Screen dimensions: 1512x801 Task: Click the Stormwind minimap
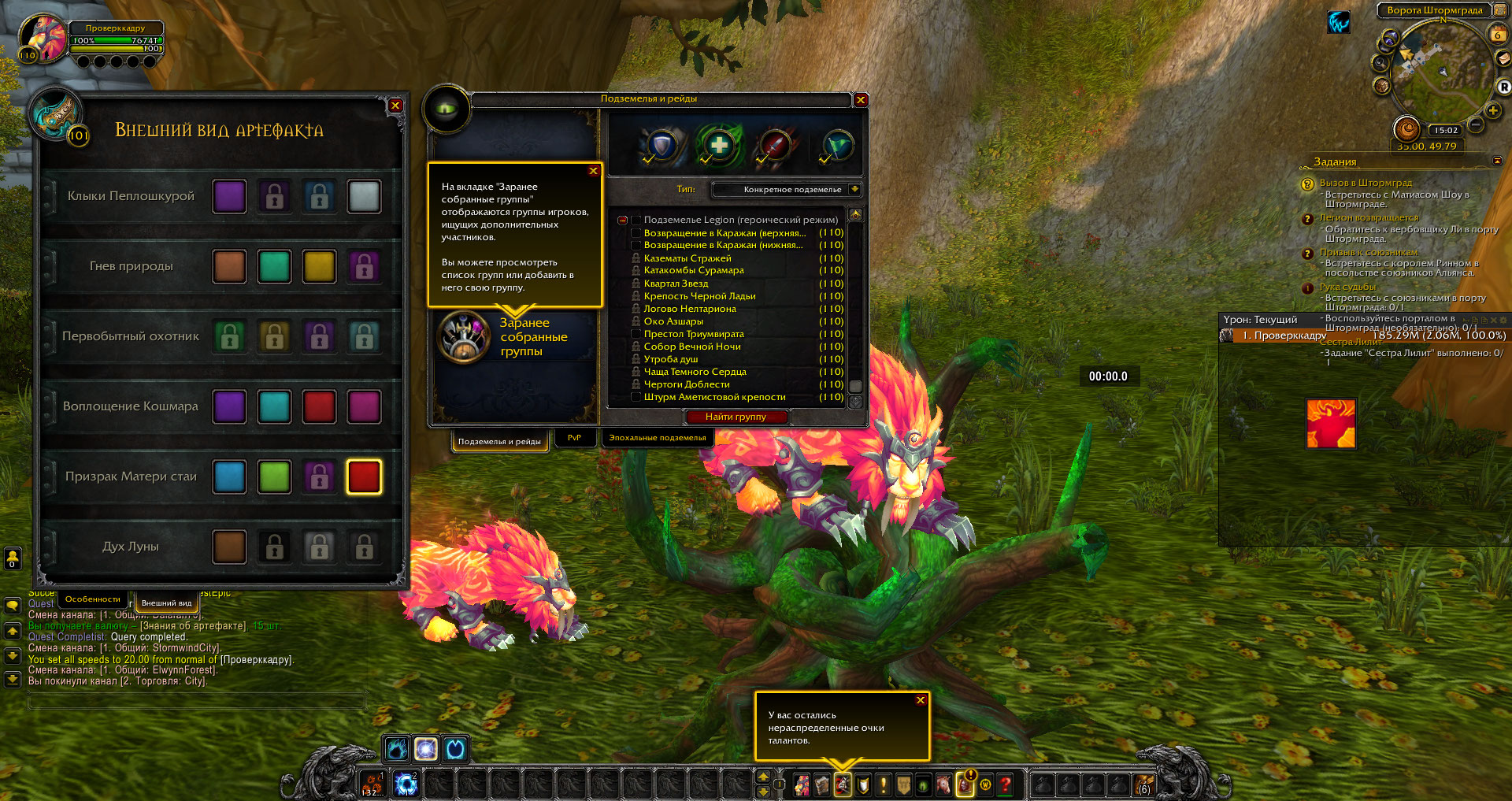[1435, 71]
